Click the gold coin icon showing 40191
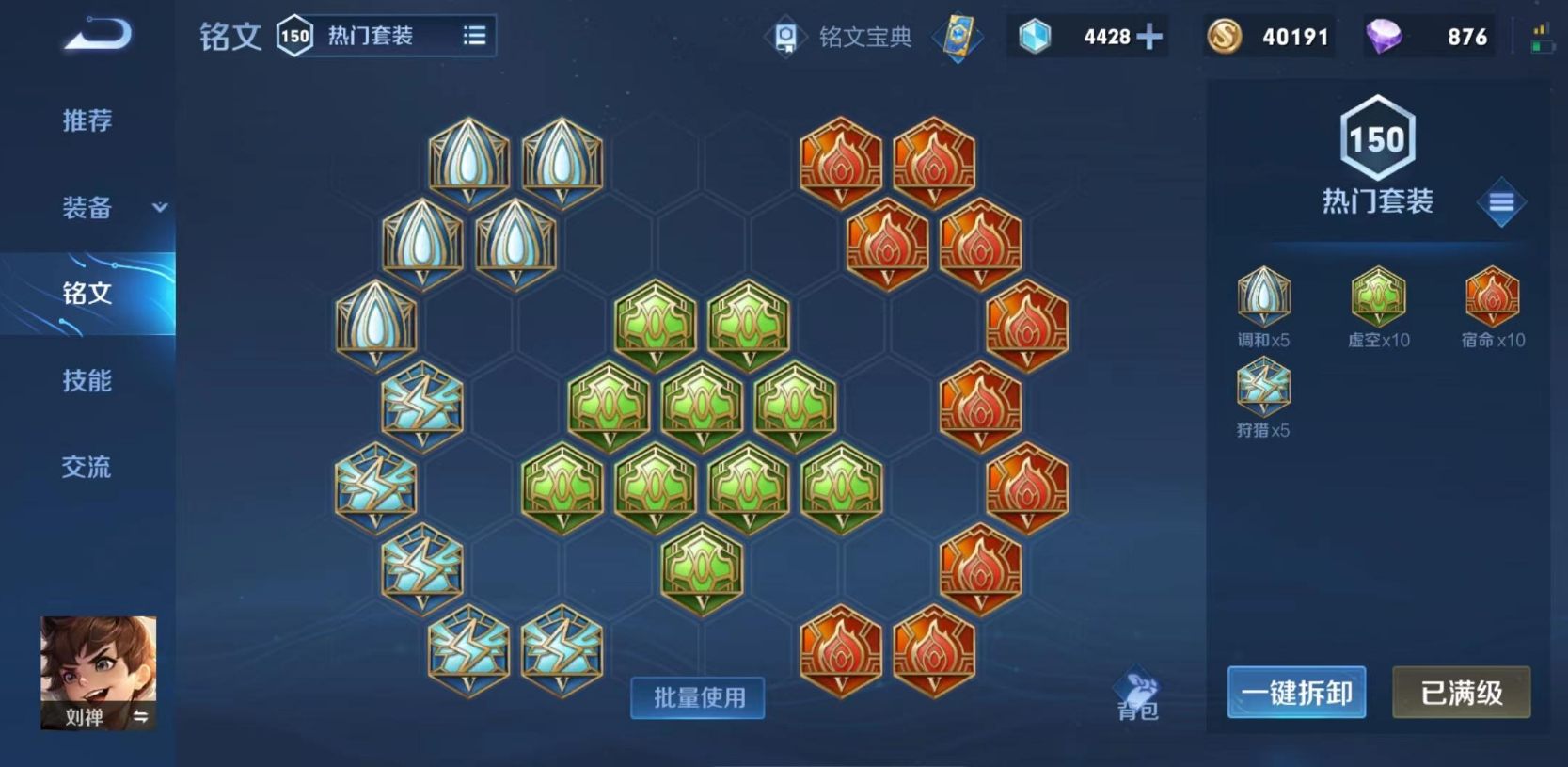 click(1224, 36)
